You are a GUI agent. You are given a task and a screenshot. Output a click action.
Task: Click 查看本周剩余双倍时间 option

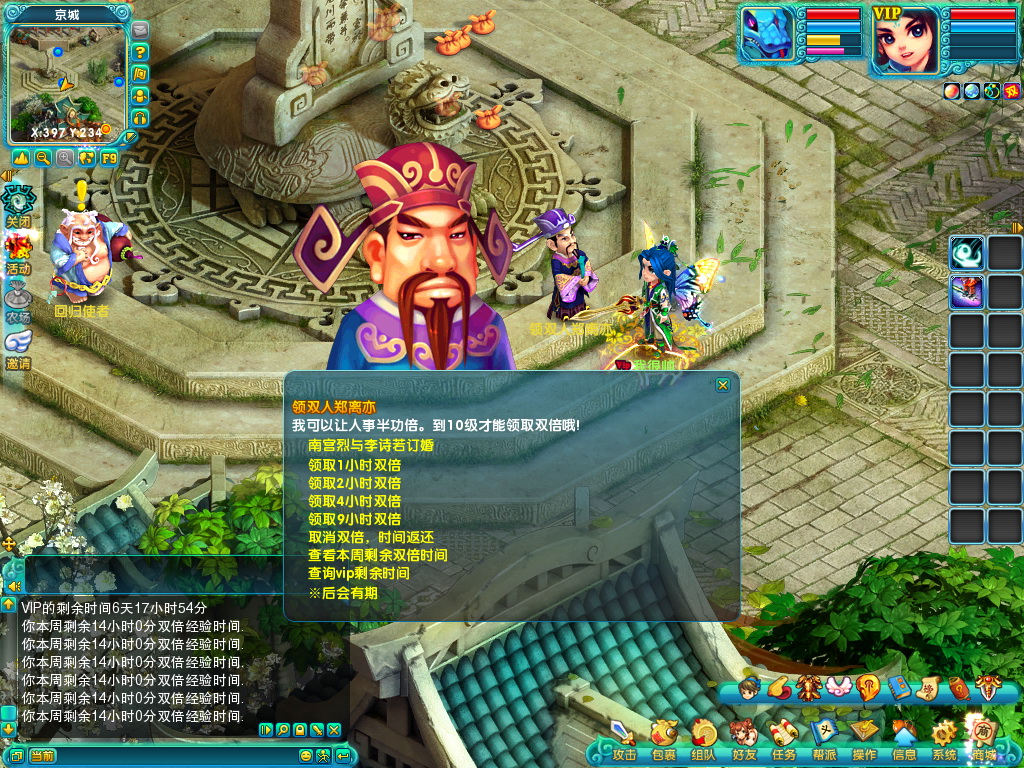(377, 555)
